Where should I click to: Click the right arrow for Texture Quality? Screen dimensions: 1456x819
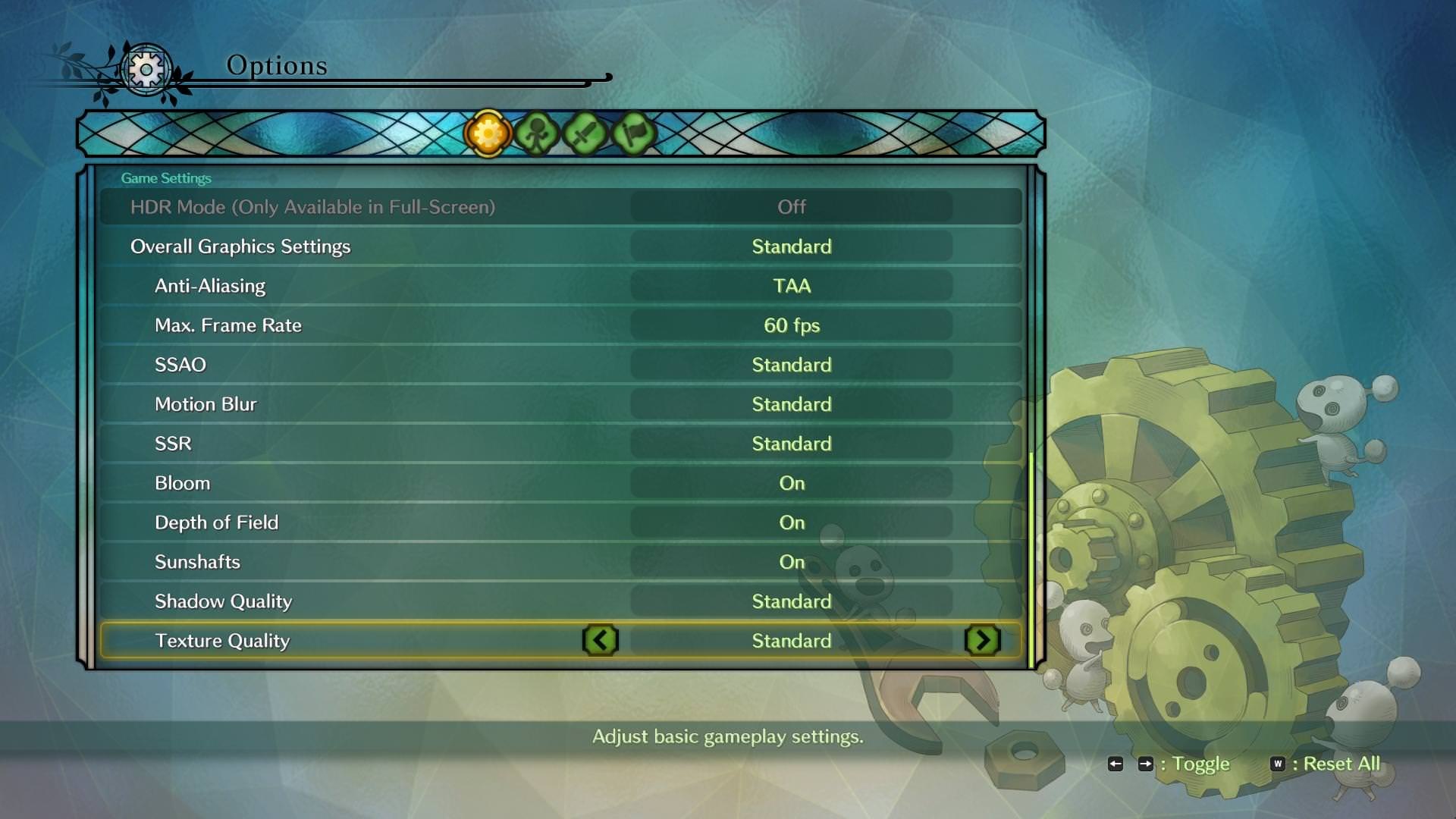[x=983, y=641]
